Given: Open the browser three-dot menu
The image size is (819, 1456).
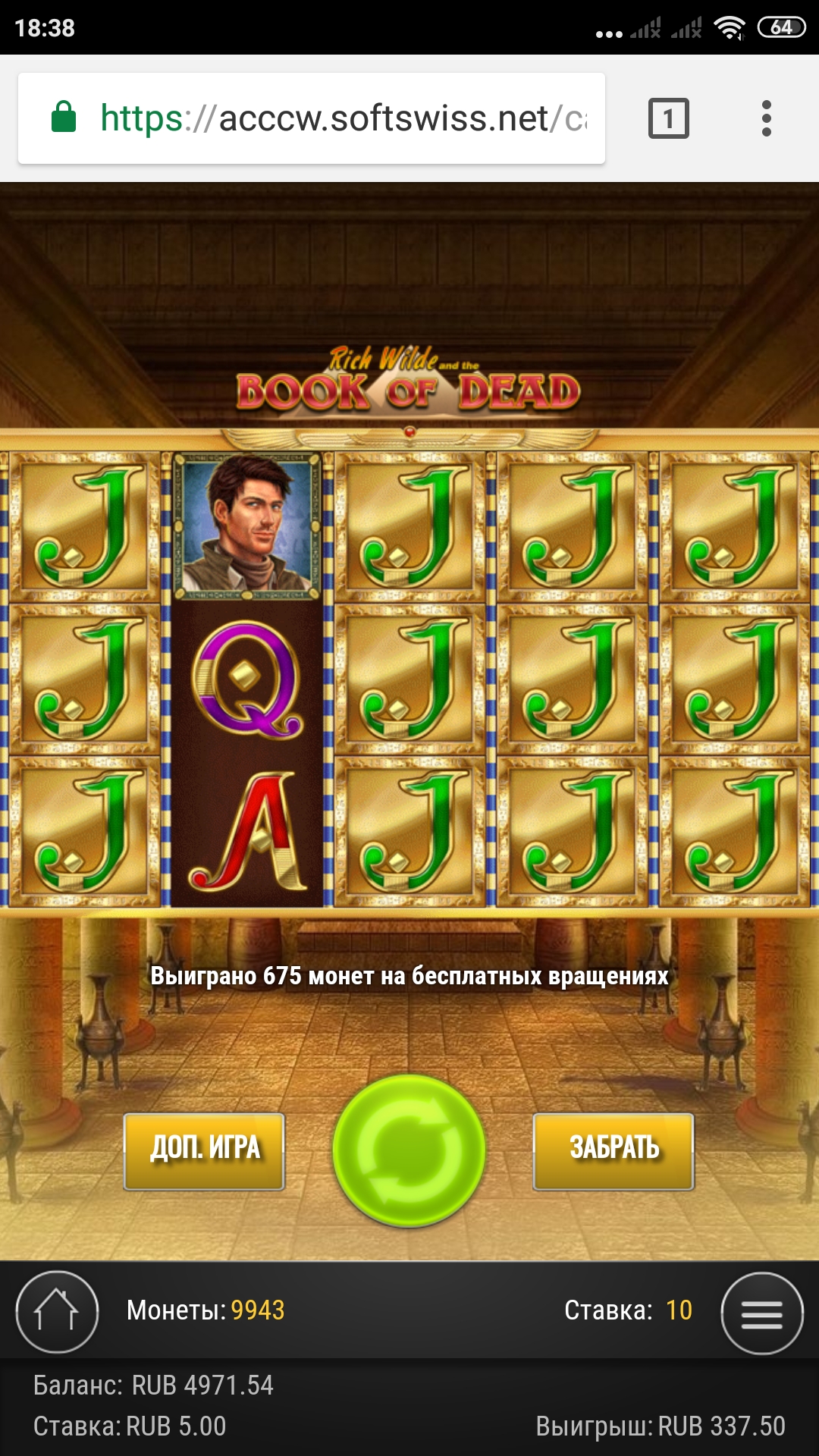Looking at the screenshot, I should tap(766, 118).
